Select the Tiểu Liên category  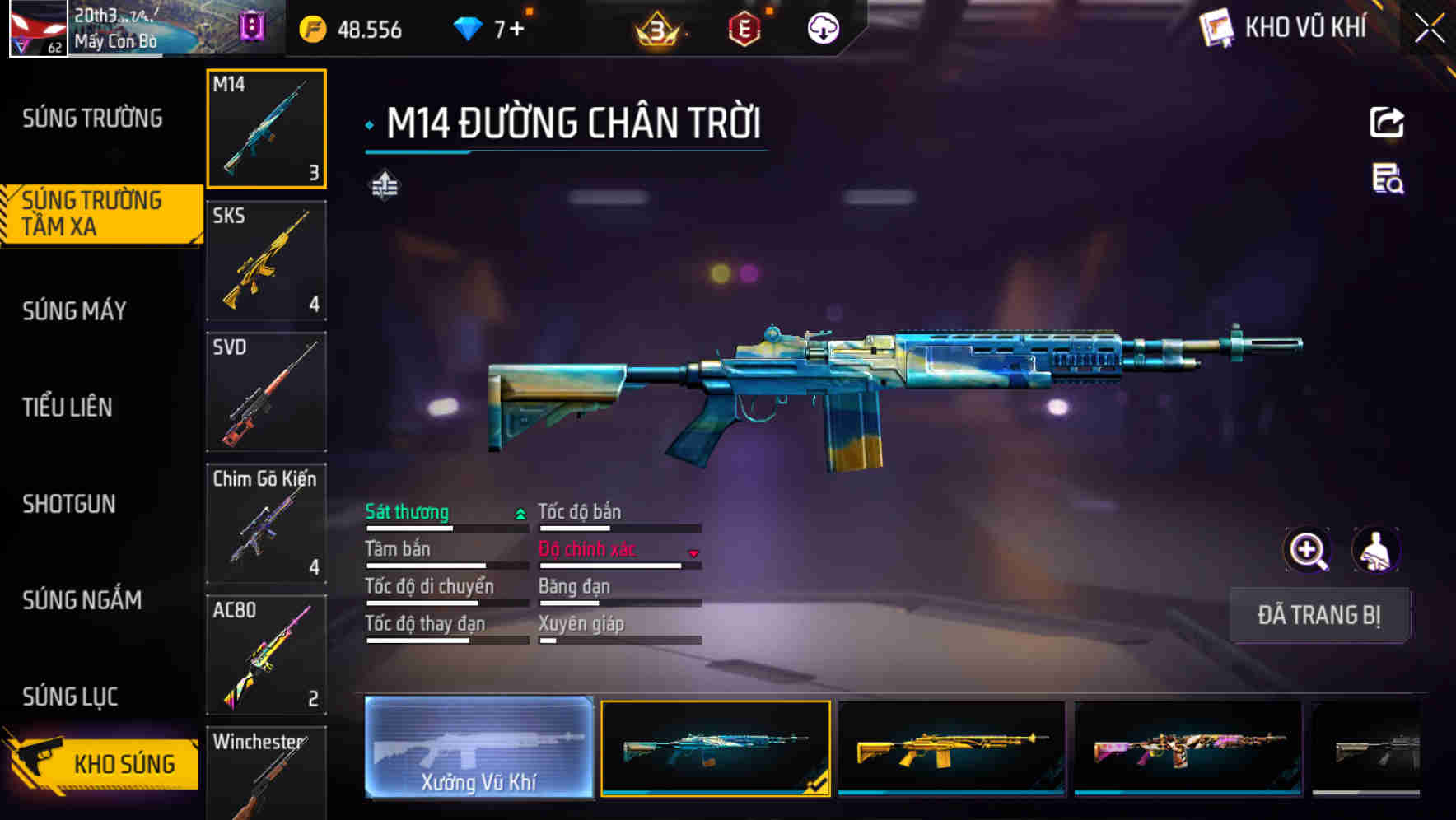point(68,407)
